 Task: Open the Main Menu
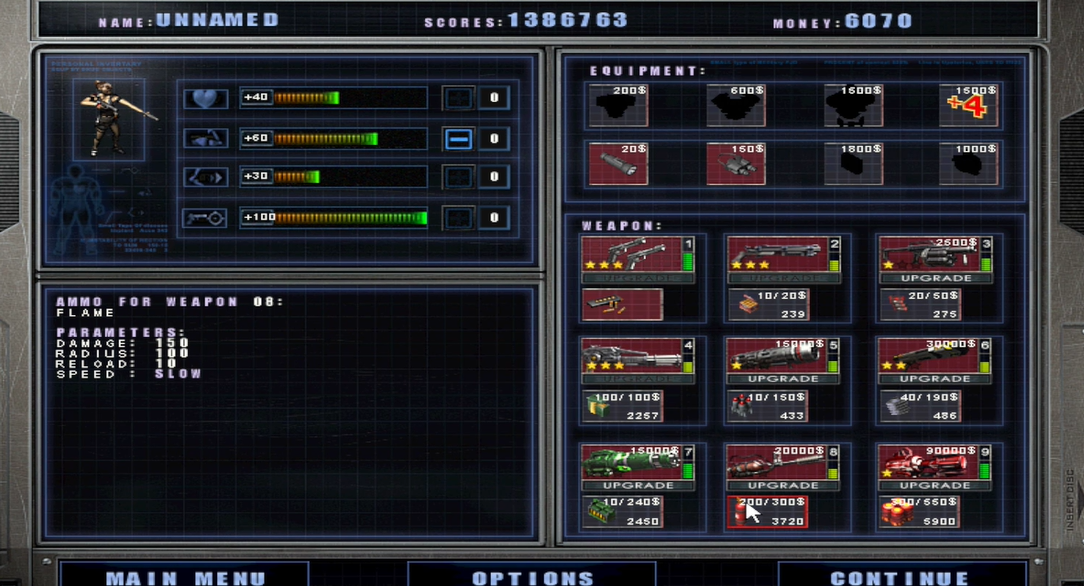click(x=186, y=576)
